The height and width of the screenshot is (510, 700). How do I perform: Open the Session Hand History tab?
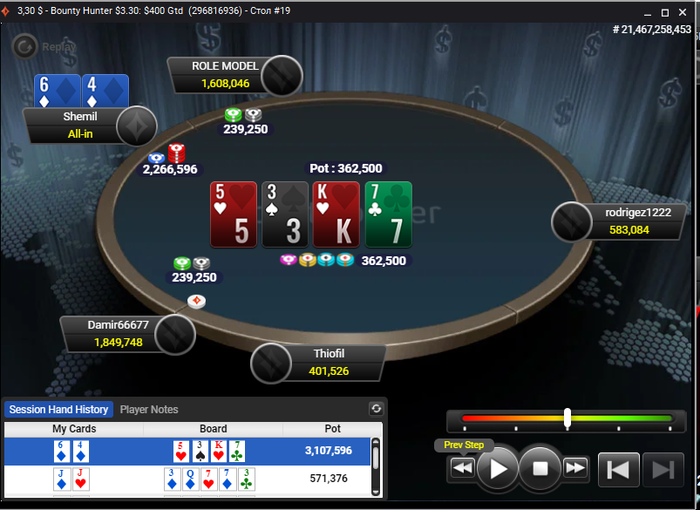click(x=58, y=409)
